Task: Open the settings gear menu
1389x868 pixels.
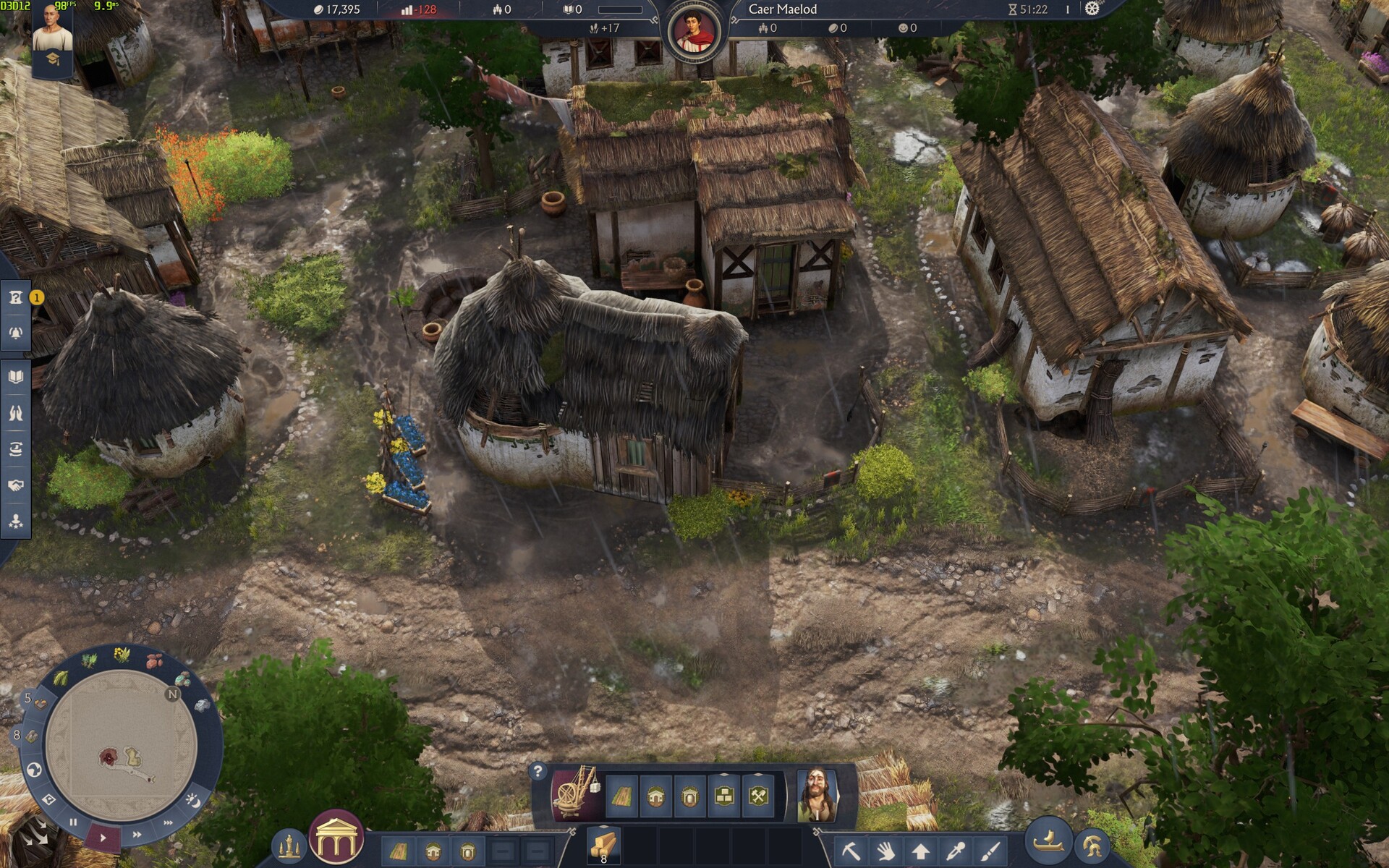Action: pos(1092,9)
